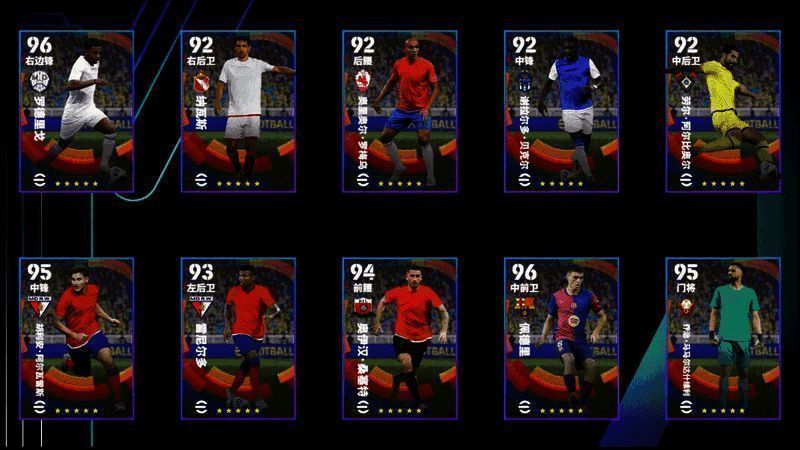Select the 96-rated 右边锋 player card
Image resolution: width=800 pixels, height=450 pixels.
click(x=76, y=110)
